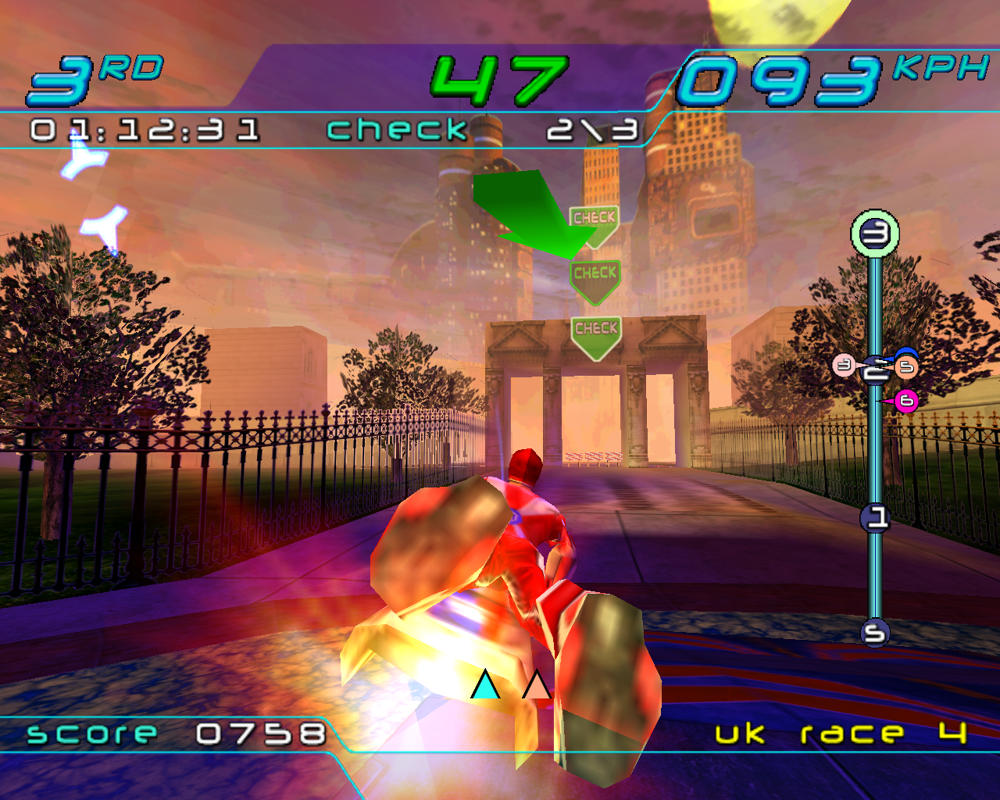Click the start 'S' node on the progress track
Viewport: 1000px width, 800px height.
coord(875,632)
